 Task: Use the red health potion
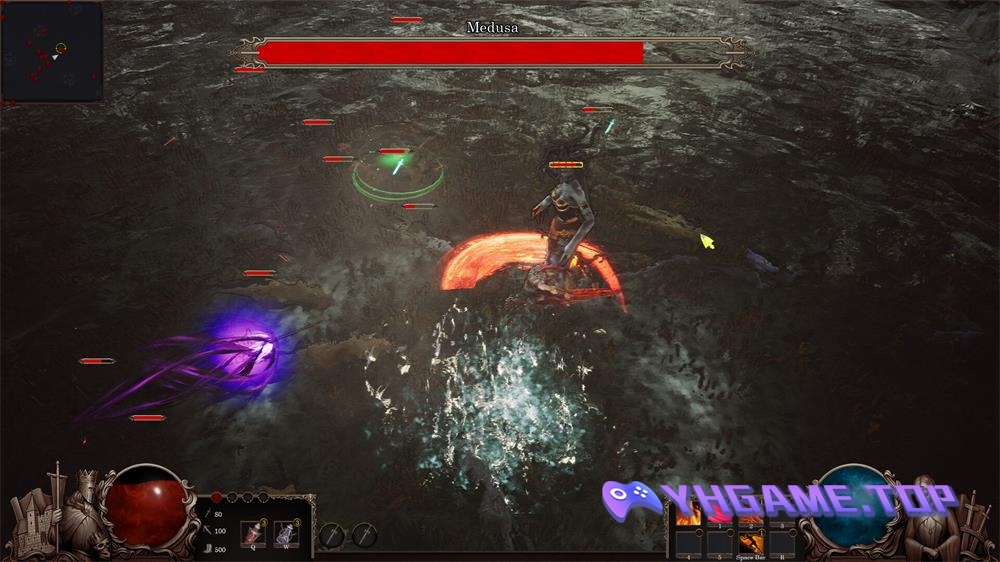pos(252,531)
